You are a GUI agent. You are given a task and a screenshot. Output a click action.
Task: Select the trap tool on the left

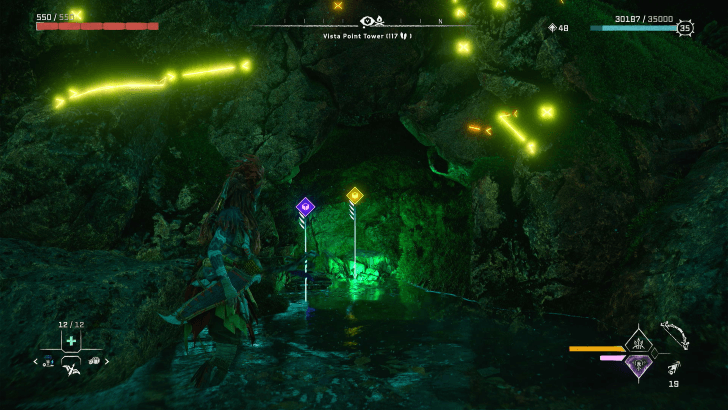pyautogui.click(x=48, y=361)
